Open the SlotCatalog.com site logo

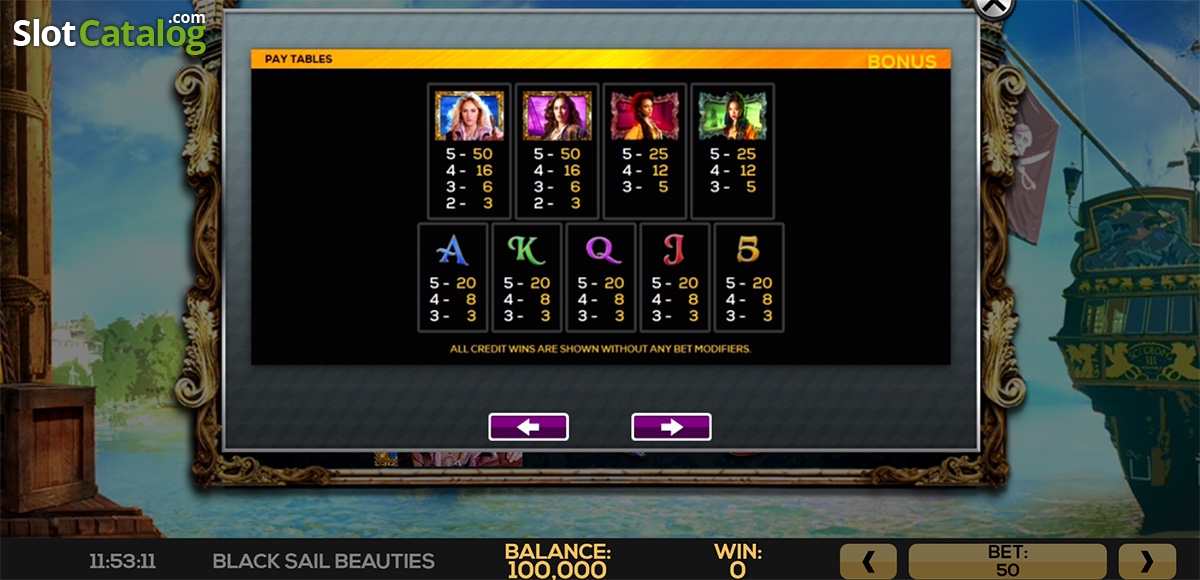[x=109, y=33]
